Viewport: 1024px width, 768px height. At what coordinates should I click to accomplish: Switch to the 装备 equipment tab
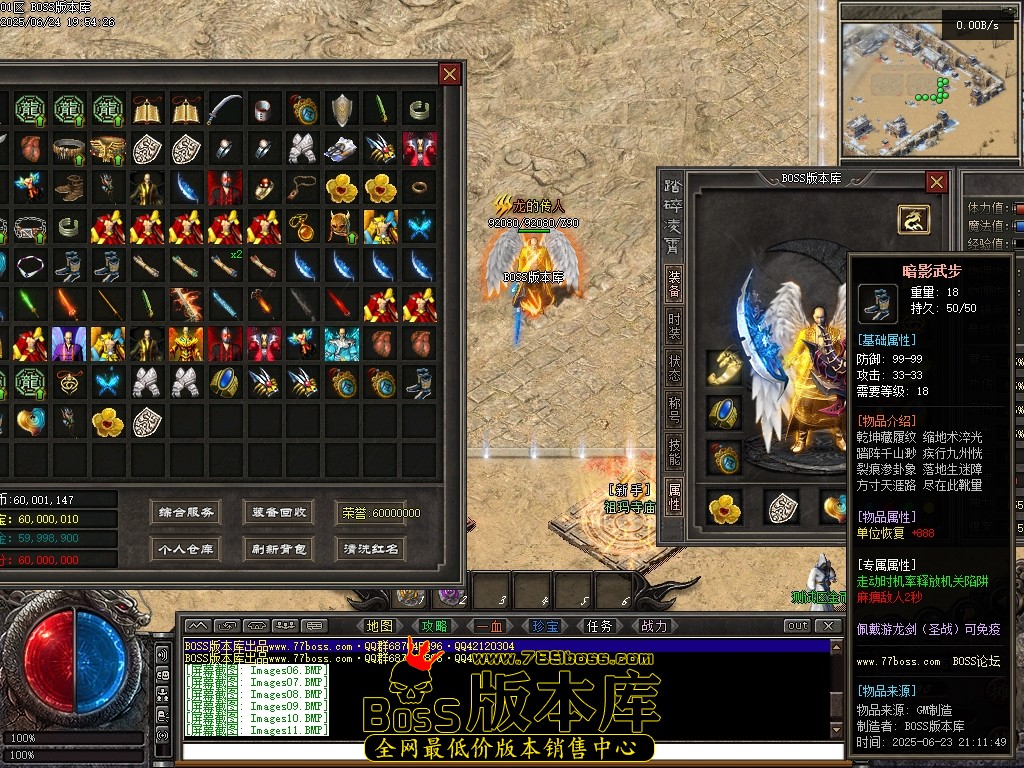675,283
